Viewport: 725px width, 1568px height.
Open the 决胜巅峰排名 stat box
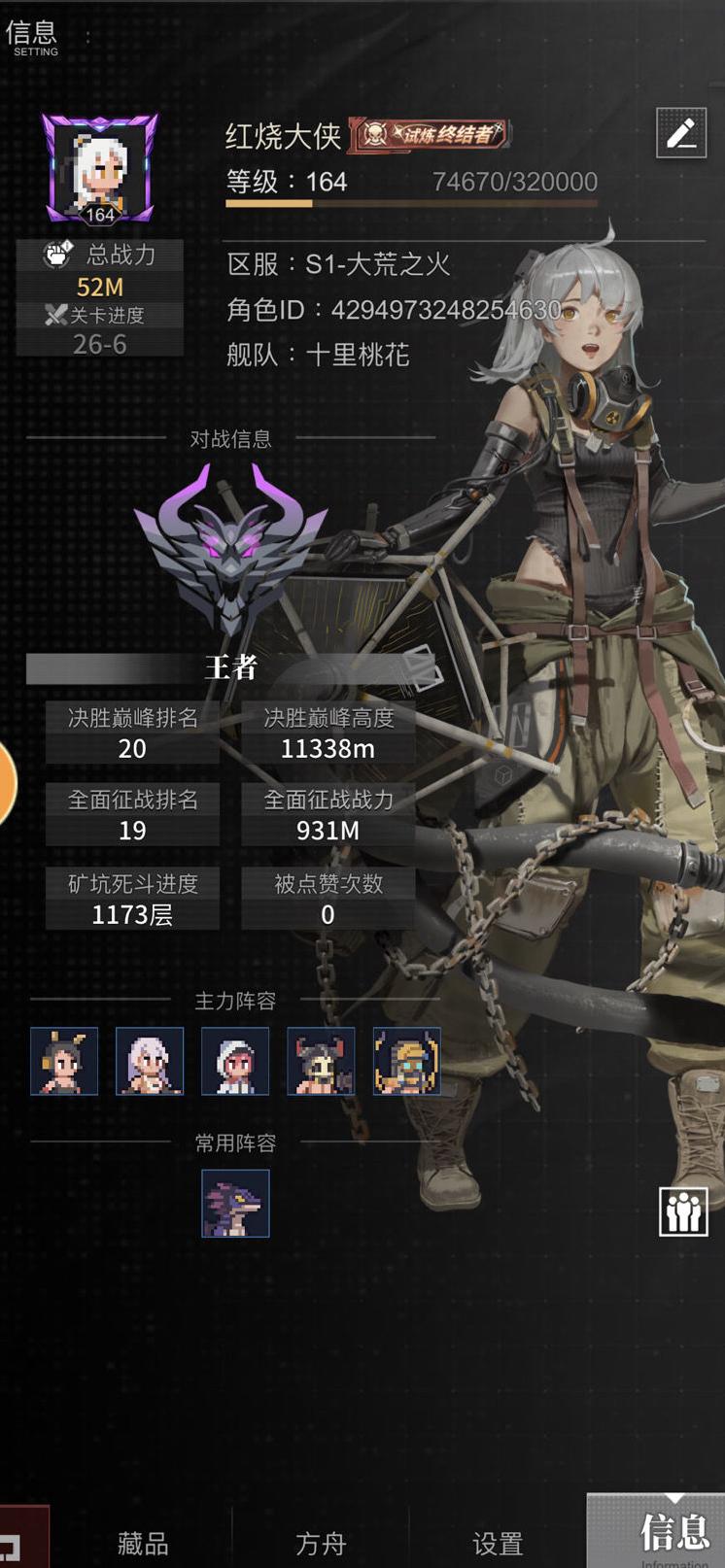tap(132, 733)
